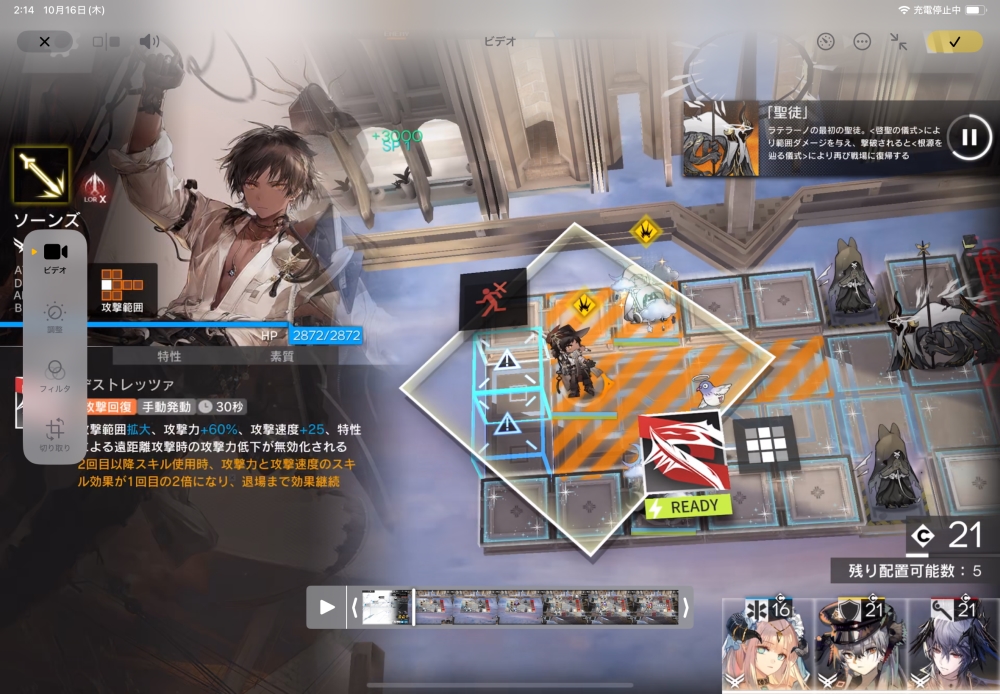Confirm edits with the yellow checkmark
Screen dimensions: 1000x694
pos(954,41)
